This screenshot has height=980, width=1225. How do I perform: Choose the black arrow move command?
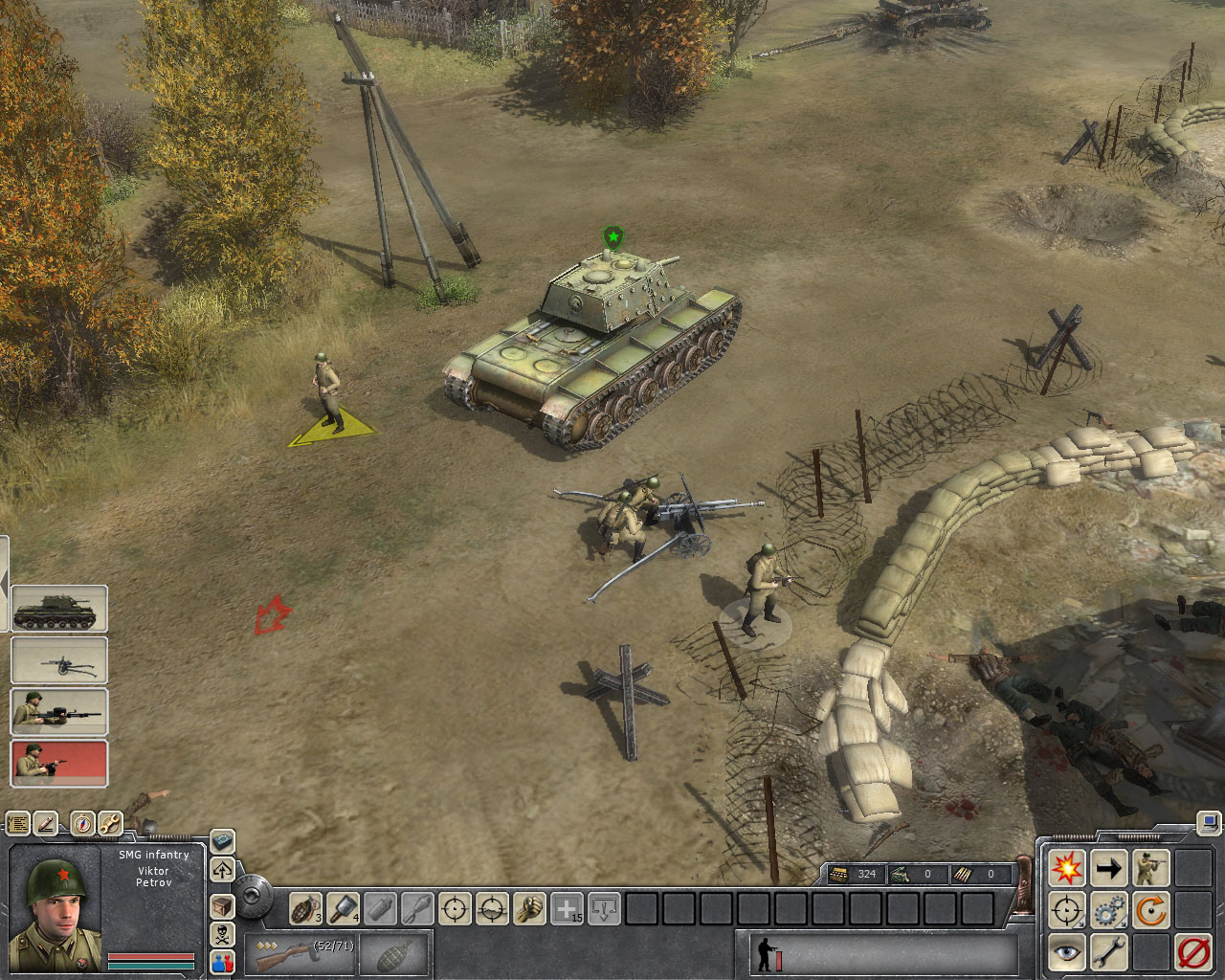pyautogui.click(x=1108, y=869)
